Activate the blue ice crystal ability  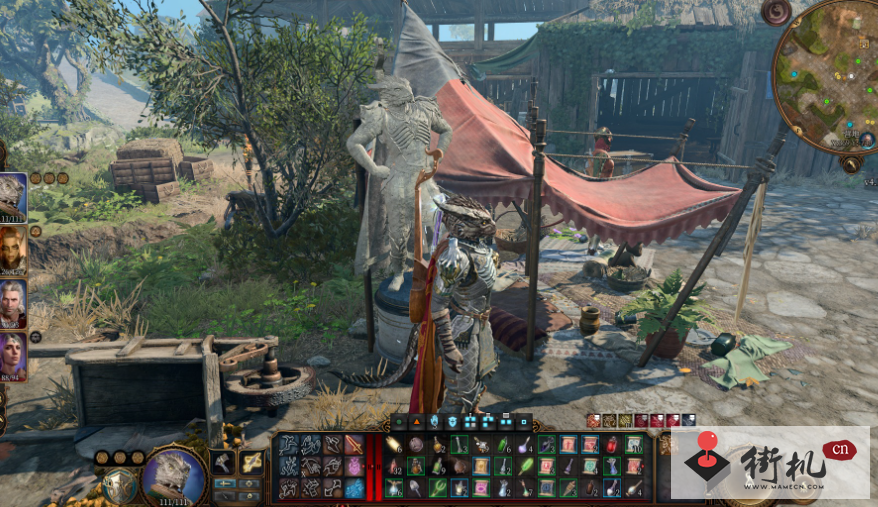point(354,488)
